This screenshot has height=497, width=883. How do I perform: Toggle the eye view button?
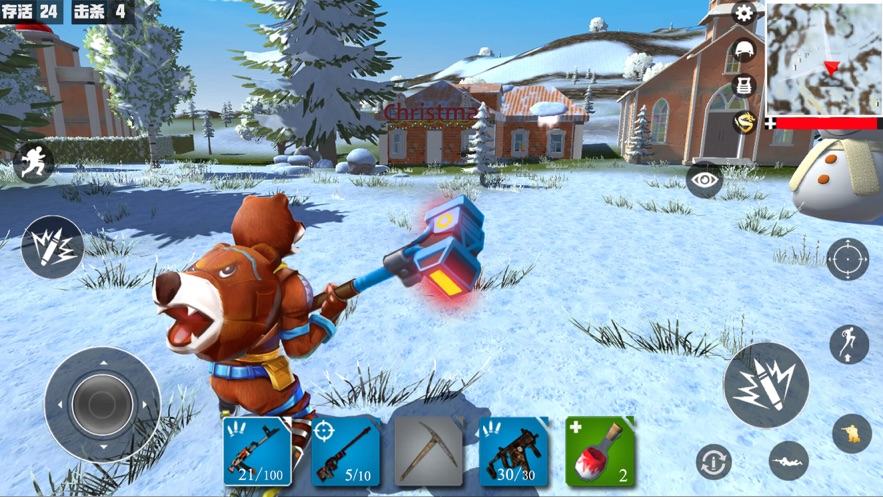tap(705, 180)
